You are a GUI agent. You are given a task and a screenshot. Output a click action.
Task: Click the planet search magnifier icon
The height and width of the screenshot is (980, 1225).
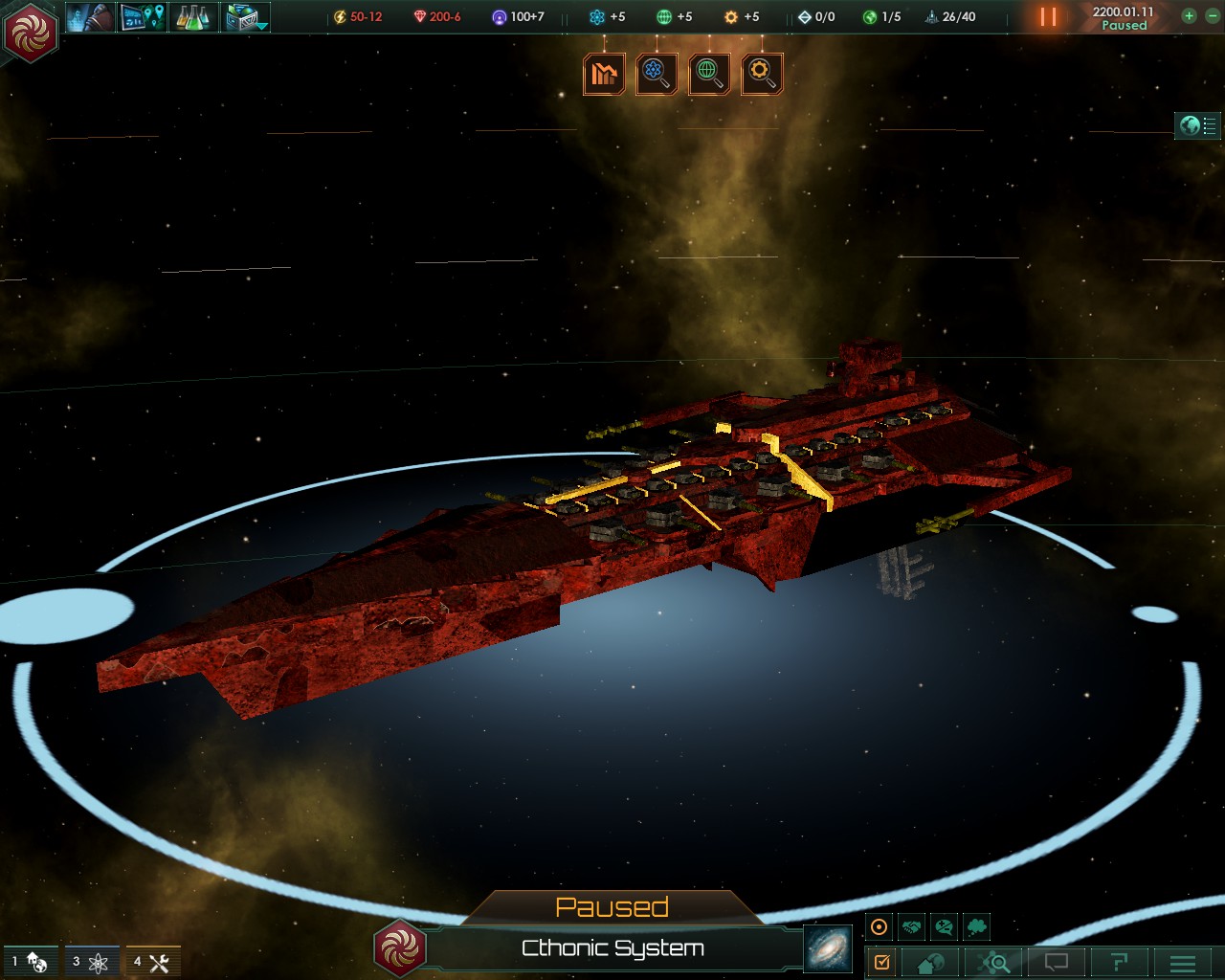point(709,74)
